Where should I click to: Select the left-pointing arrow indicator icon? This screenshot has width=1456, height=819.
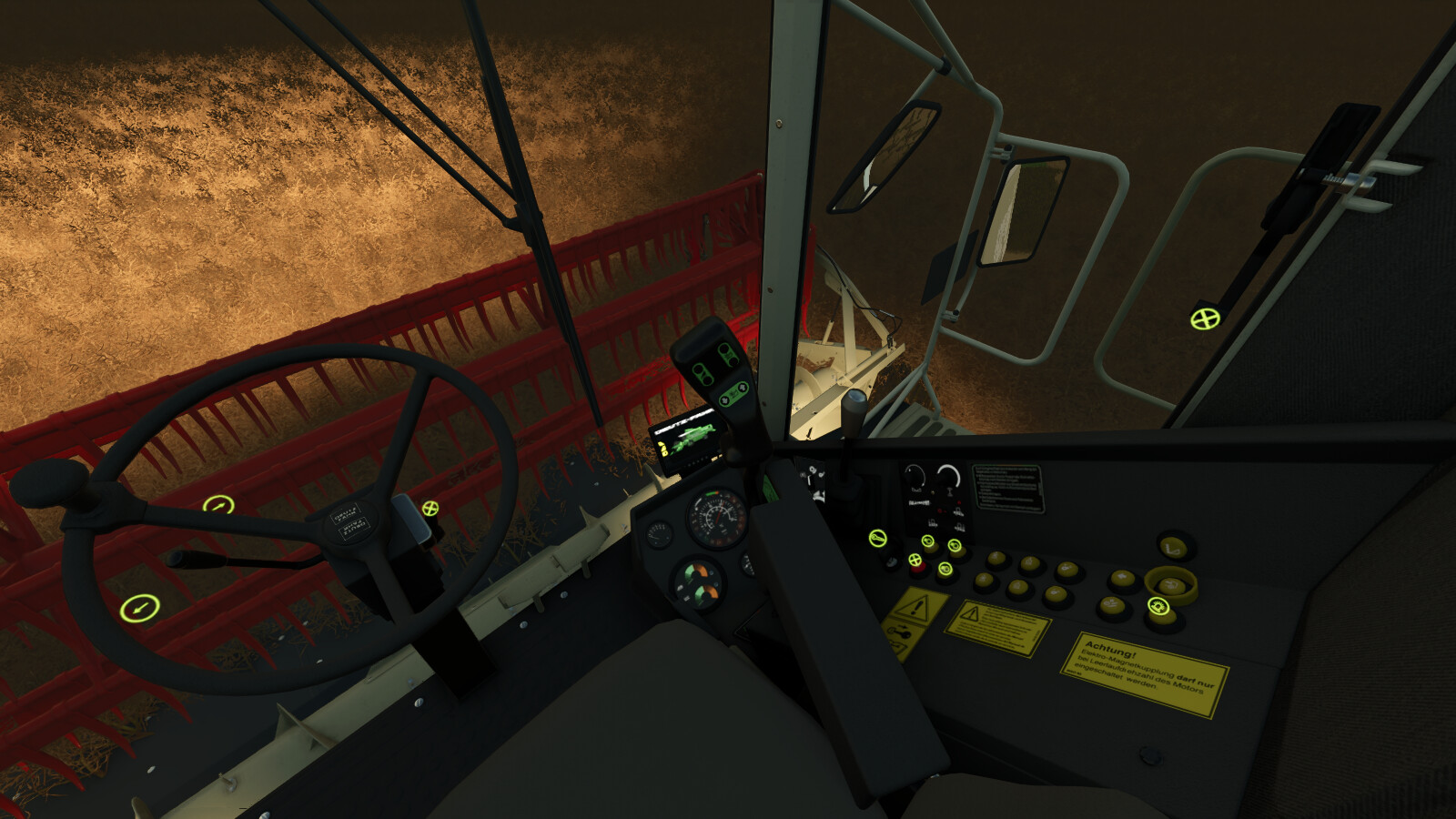point(137,606)
